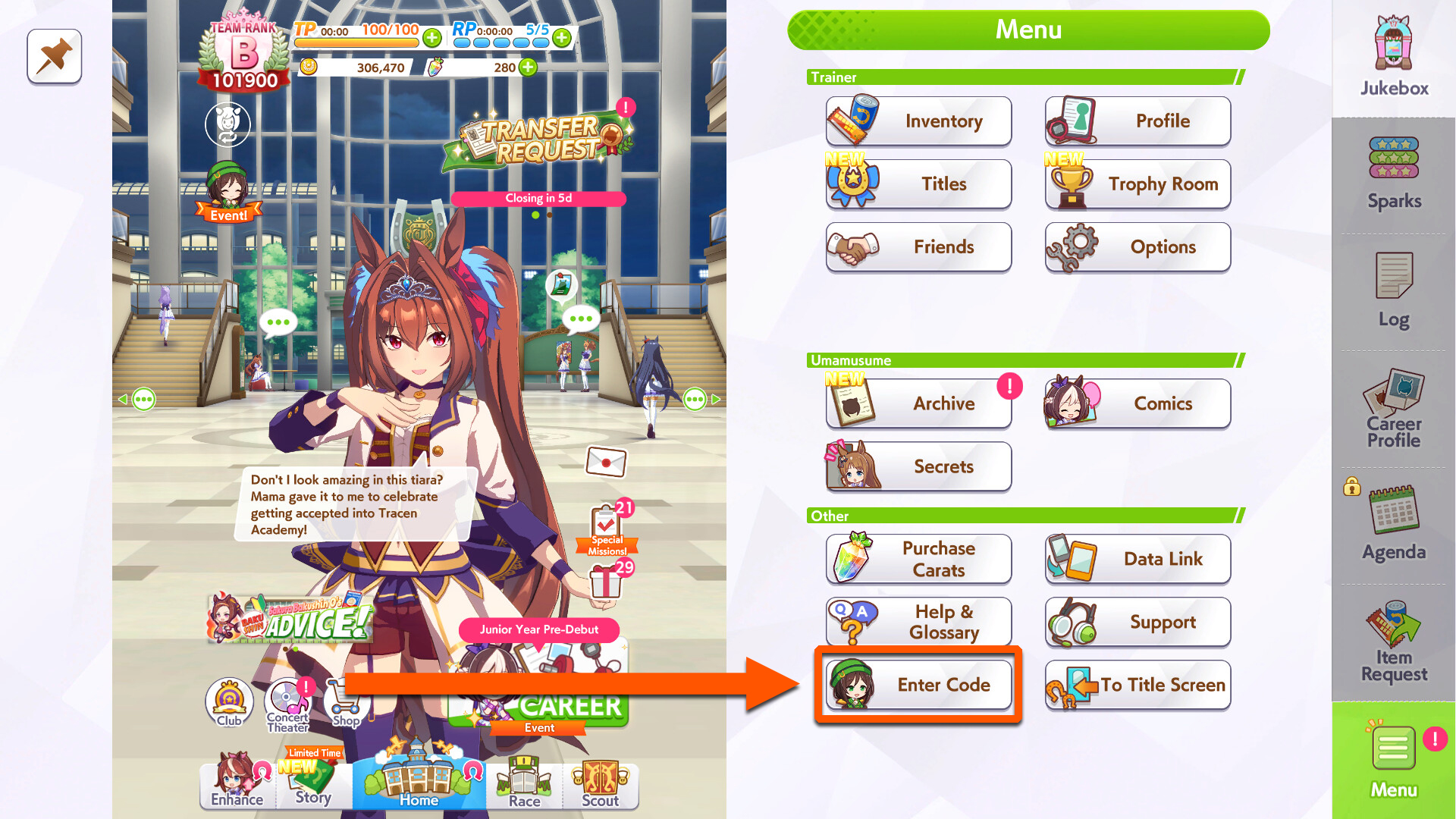
Task: Open Item Request in the sidebar
Action: point(1392,641)
